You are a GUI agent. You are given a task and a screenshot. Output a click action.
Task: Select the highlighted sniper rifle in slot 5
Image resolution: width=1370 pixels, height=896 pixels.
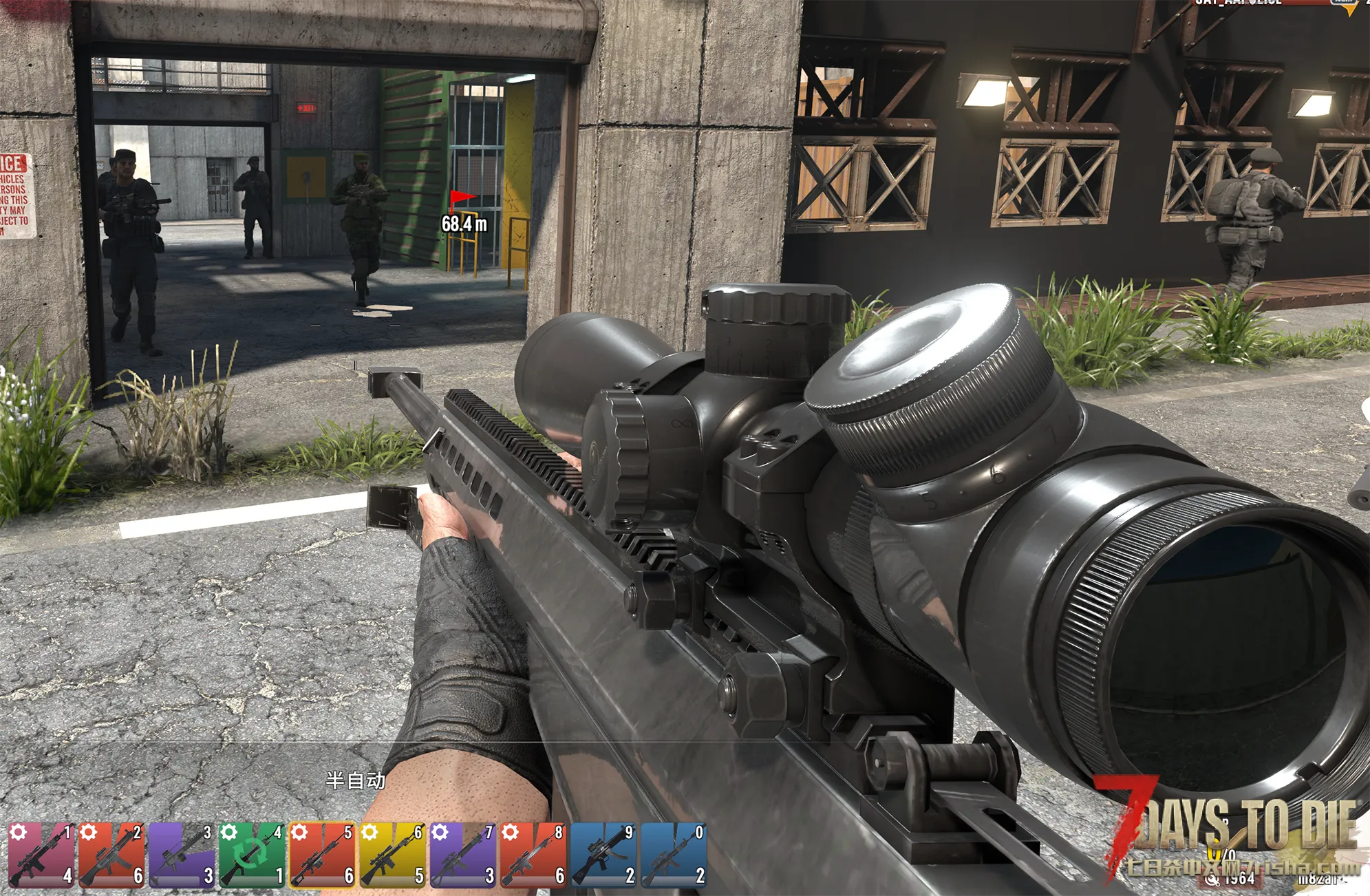click(322, 855)
